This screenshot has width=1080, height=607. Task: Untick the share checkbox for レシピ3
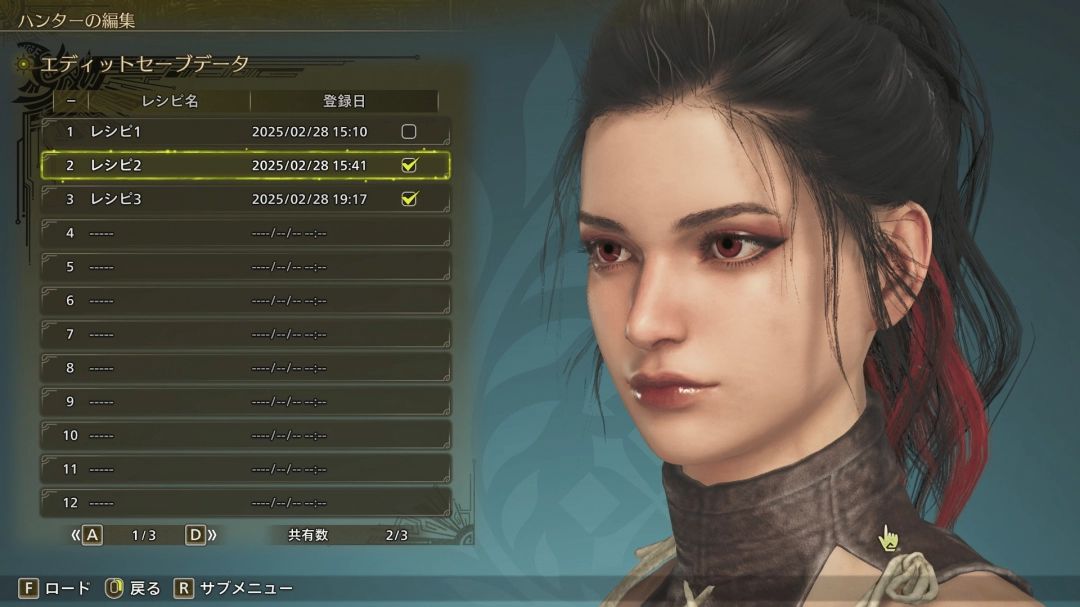408,199
